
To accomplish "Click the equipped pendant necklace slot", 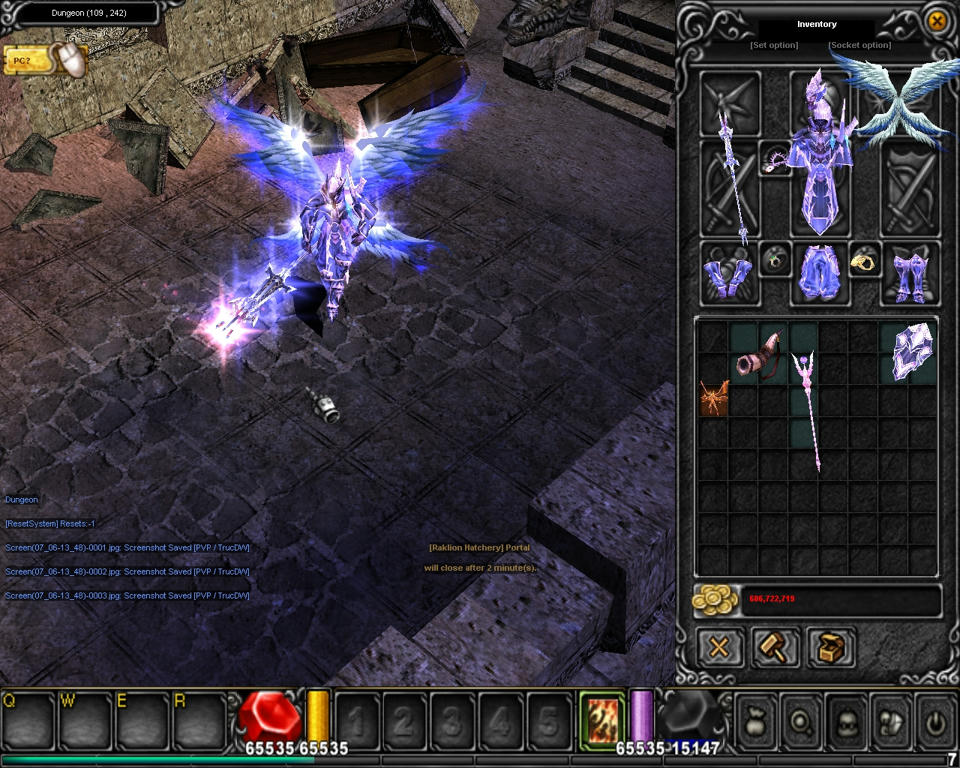I will tap(775, 158).
